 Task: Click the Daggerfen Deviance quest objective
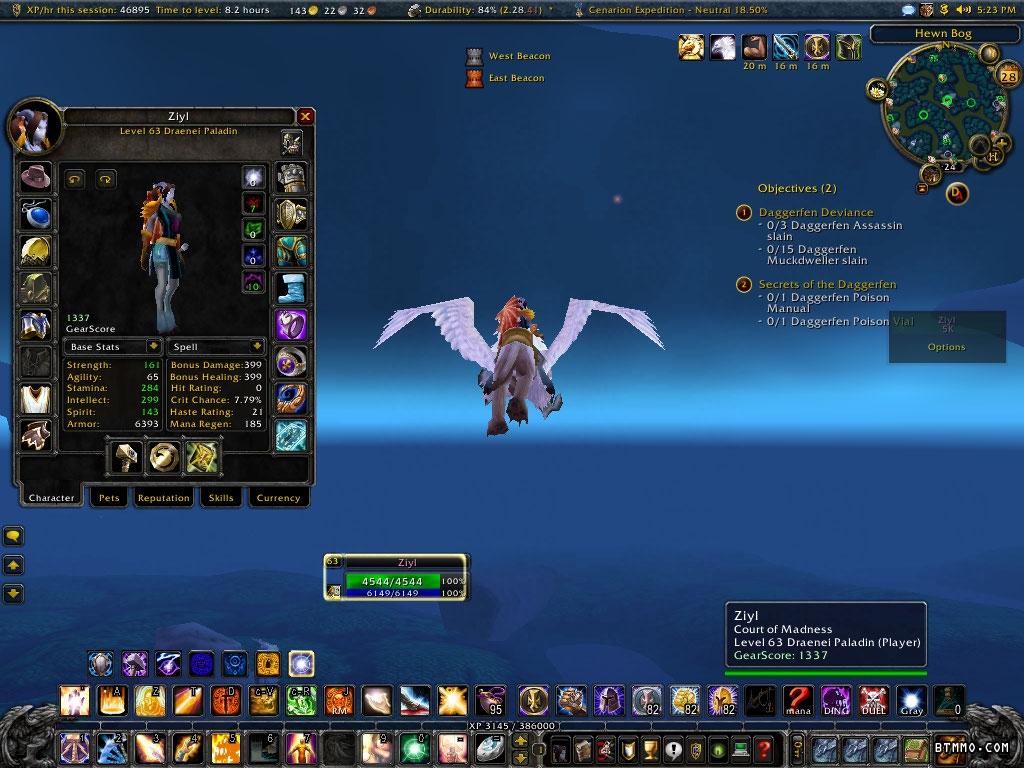[815, 212]
